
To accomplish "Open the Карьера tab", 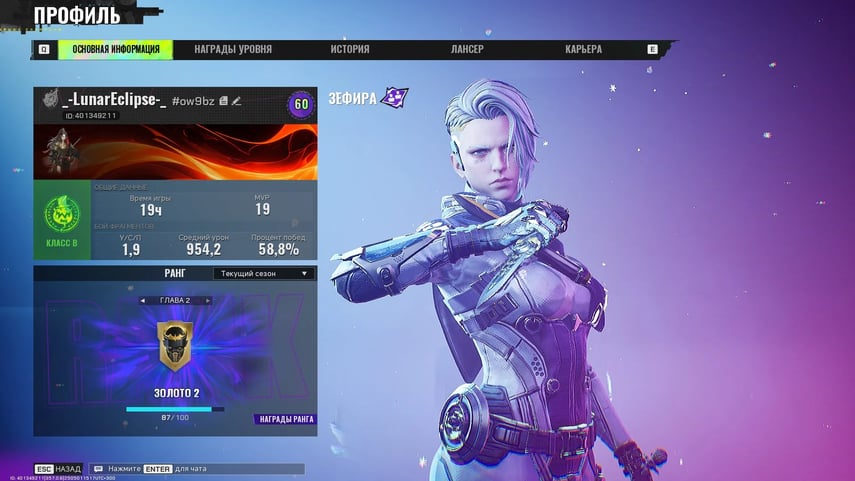I will tap(583, 49).
